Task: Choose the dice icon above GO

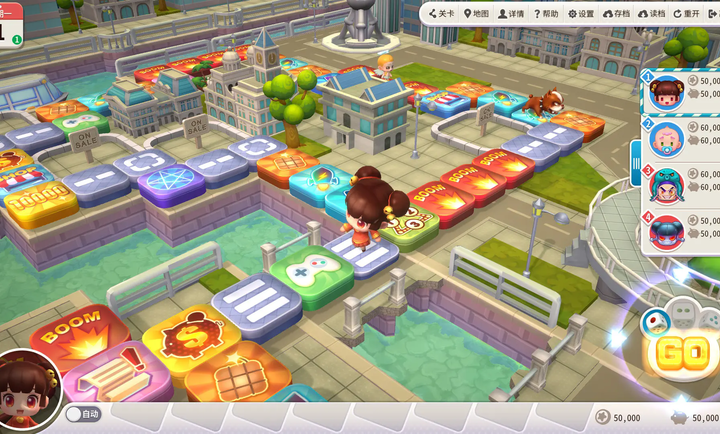Action: tap(656, 320)
